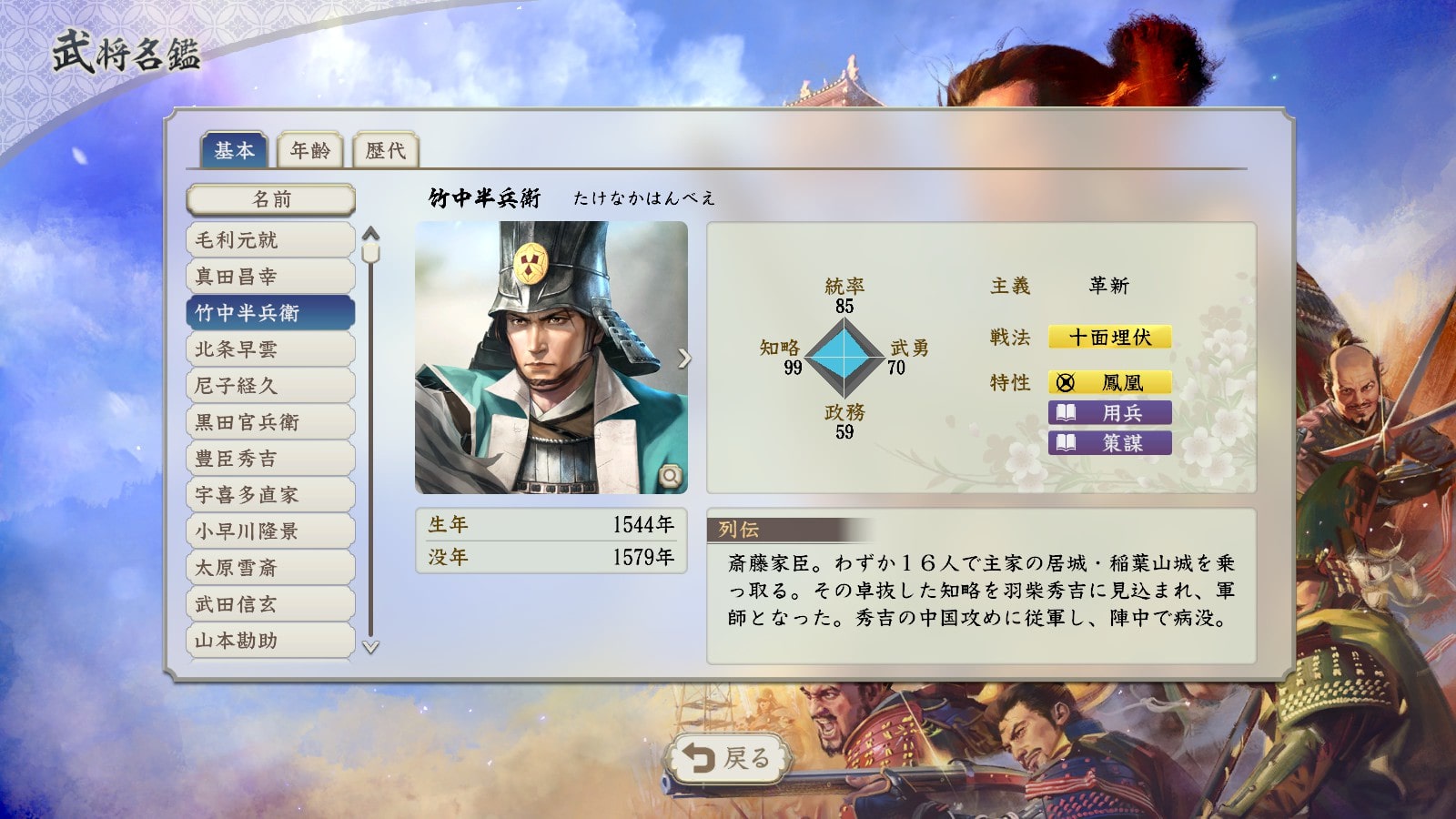Click the 宇喜多直家 entry
Image resolution: width=1456 pixels, height=819 pixels.
pyautogui.click(x=270, y=495)
